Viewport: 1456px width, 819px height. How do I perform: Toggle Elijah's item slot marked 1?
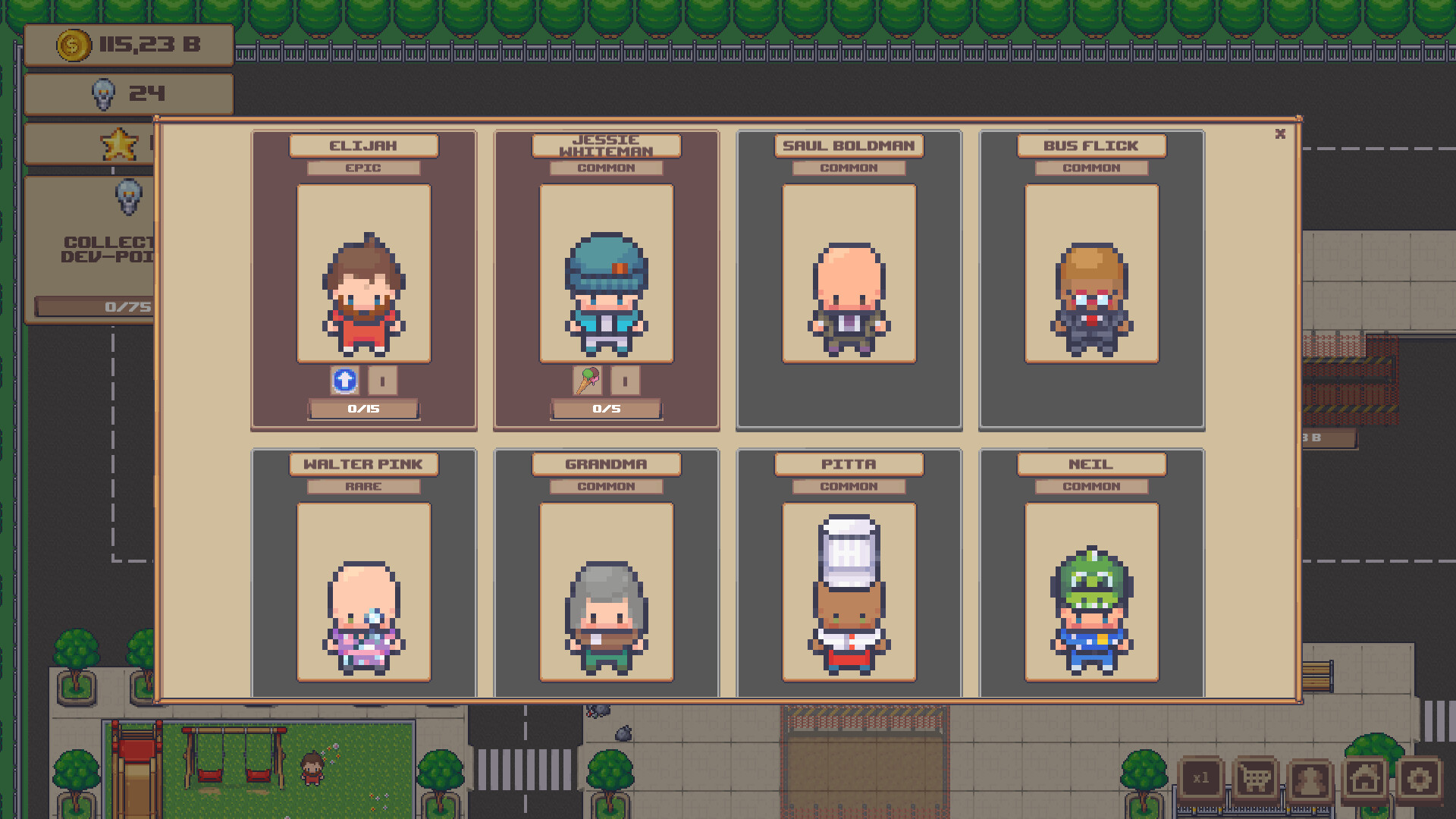coord(382,381)
